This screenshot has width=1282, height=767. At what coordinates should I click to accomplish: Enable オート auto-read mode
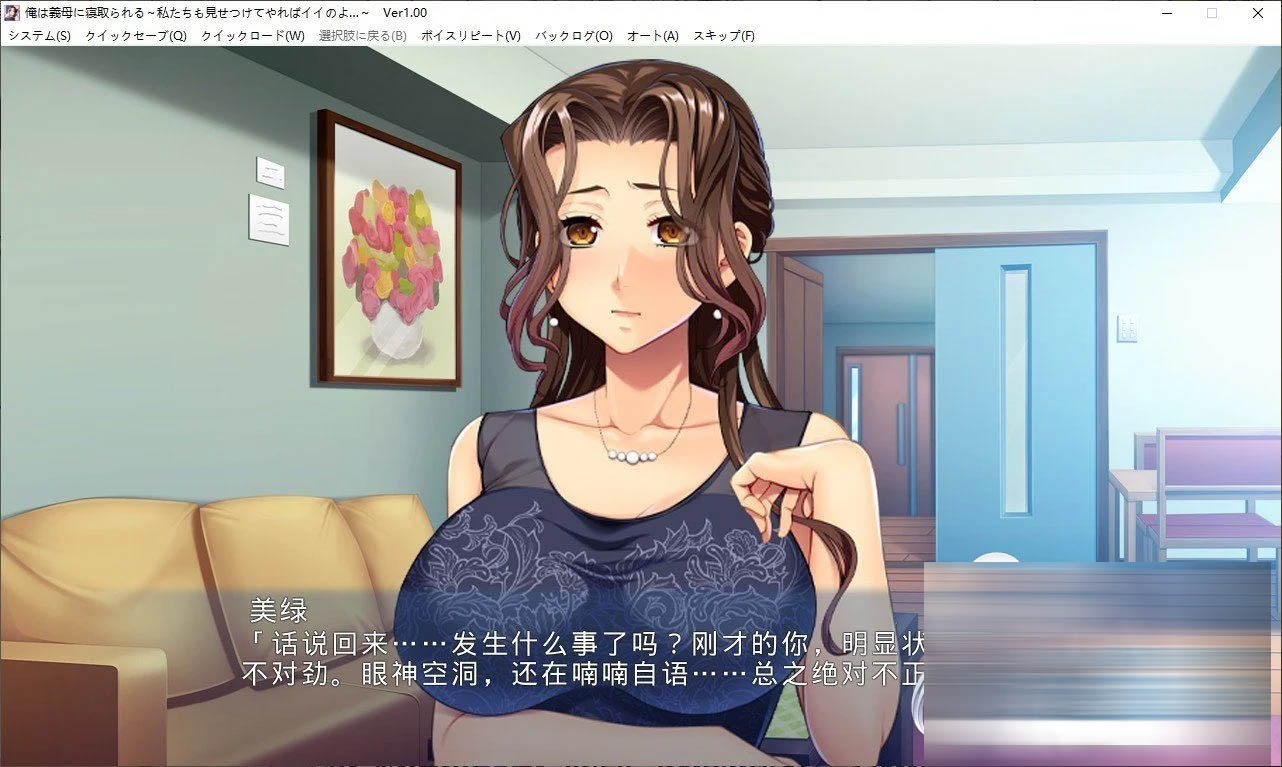(x=653, y=34)
